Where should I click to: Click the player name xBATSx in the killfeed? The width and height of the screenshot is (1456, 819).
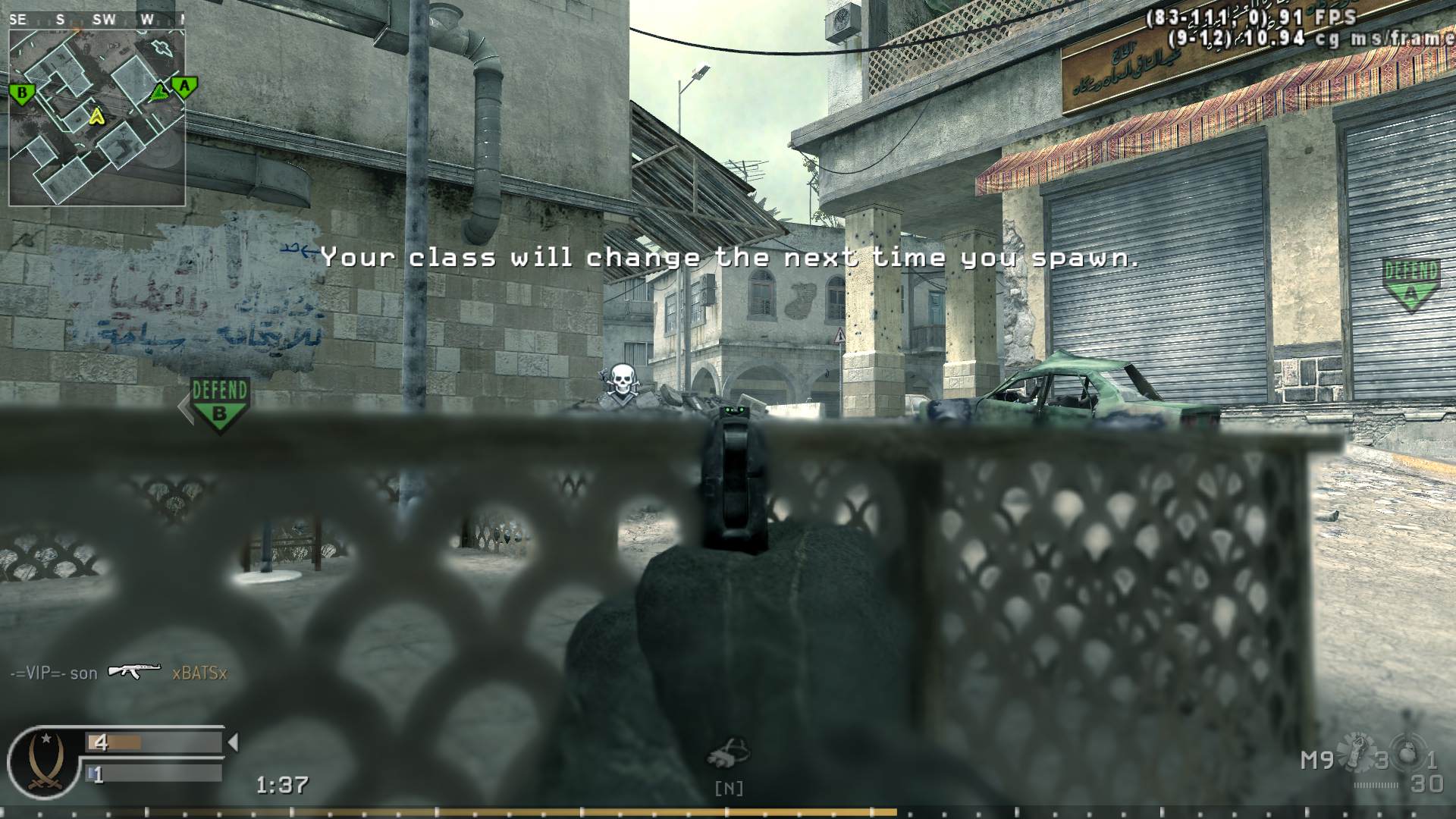point(199,673)
